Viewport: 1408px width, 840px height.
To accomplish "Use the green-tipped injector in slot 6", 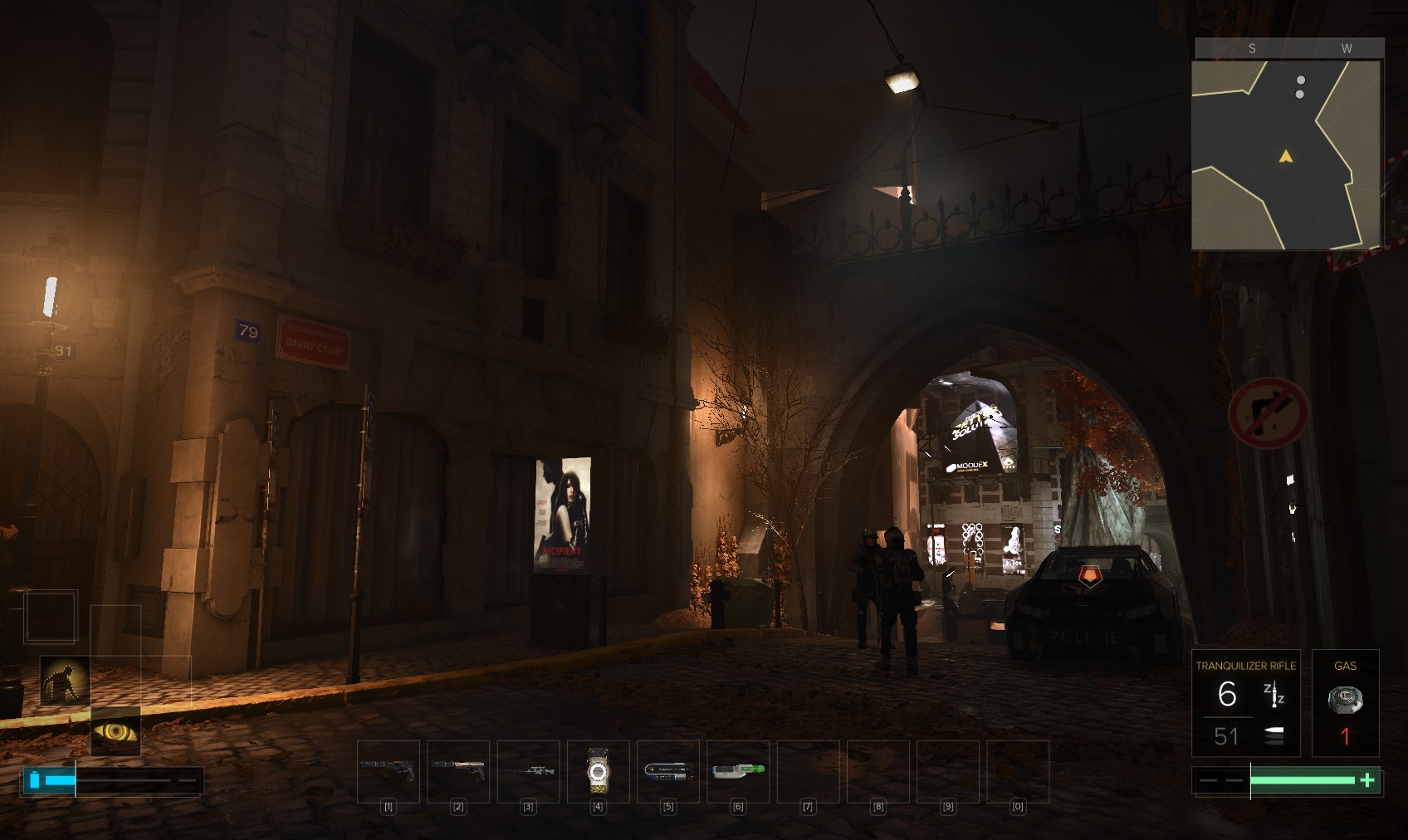I will (x=737, y=770).
